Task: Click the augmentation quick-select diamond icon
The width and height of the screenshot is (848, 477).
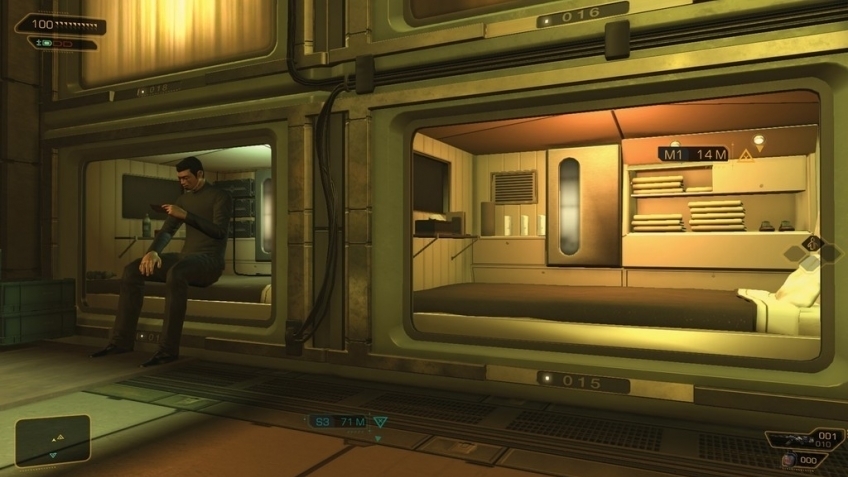Action: click(811, 244)
